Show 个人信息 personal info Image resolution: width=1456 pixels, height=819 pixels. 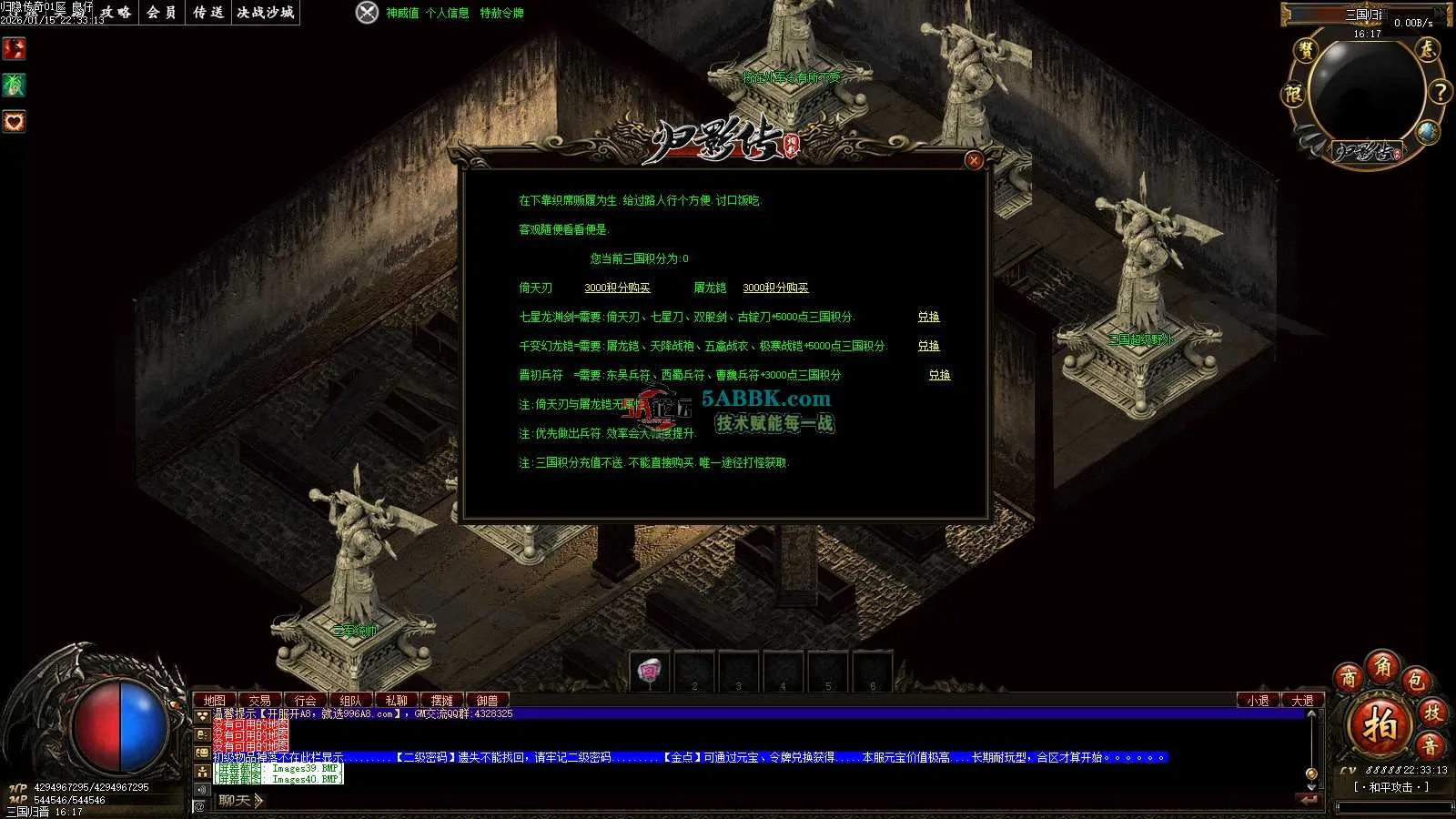(447, 13)
